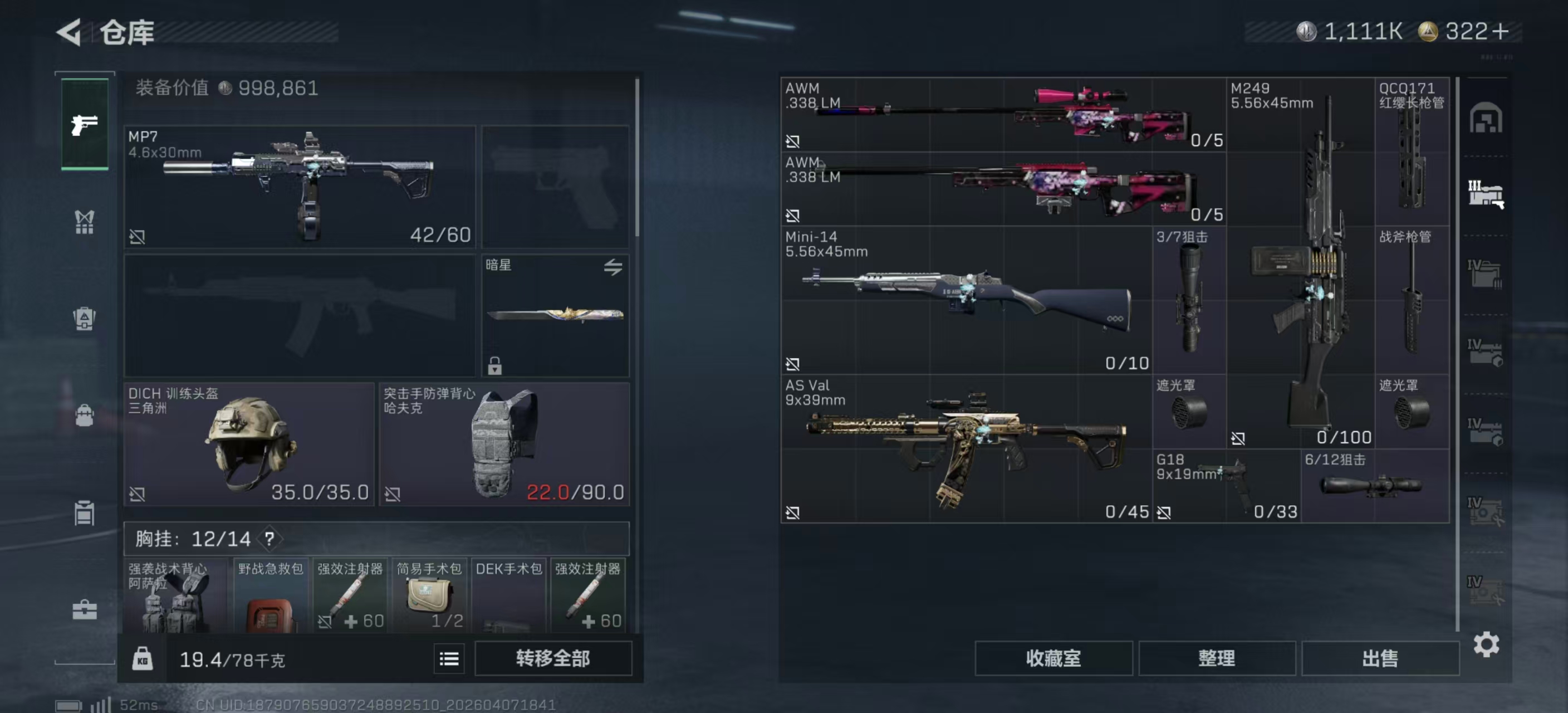Choose the M249 machine gun item
The image size is (1568, 713).
pyautogui.click(x=1300, y=262)
